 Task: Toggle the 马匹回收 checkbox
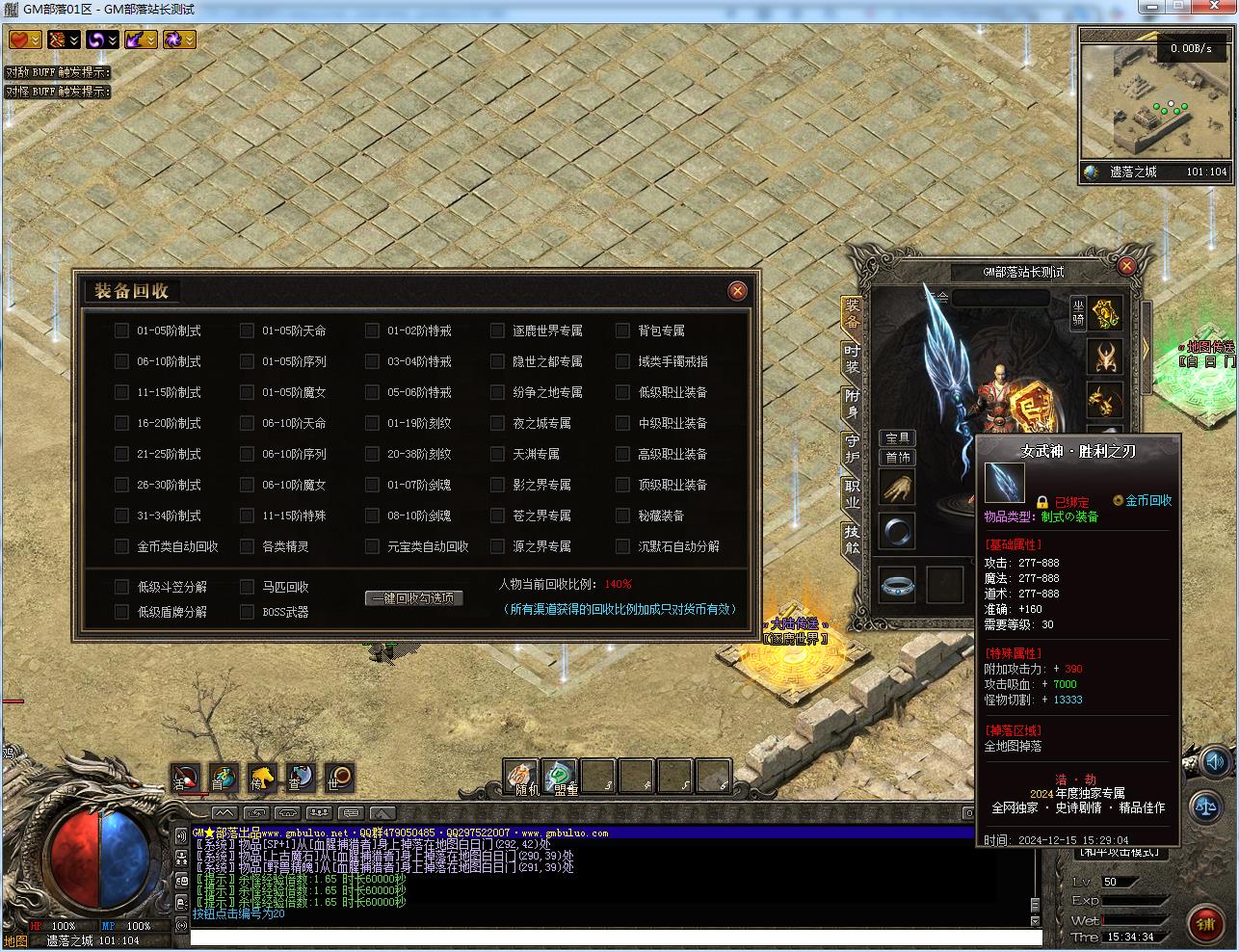pos(247,587)
